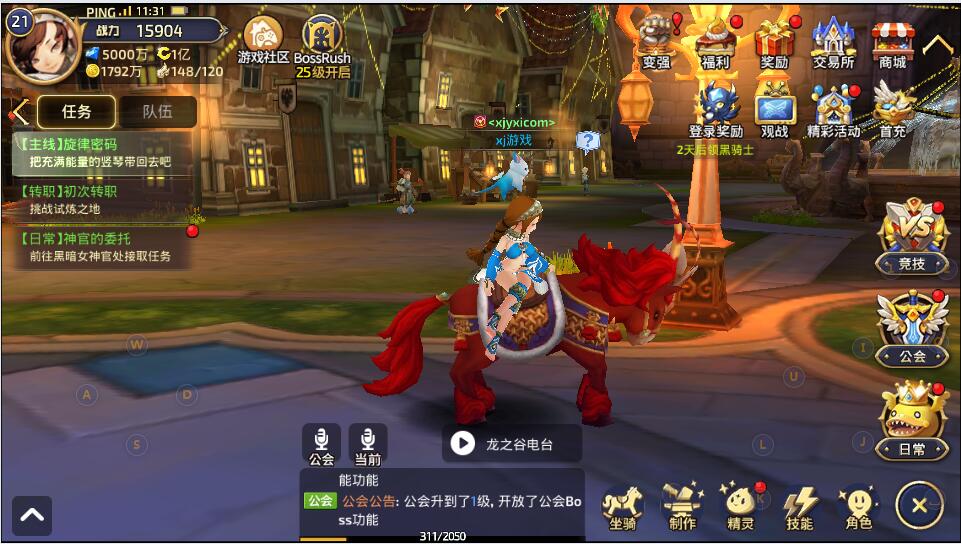Switch to the 队伍 team tab
961x544 pixels.
pos(157,112)
